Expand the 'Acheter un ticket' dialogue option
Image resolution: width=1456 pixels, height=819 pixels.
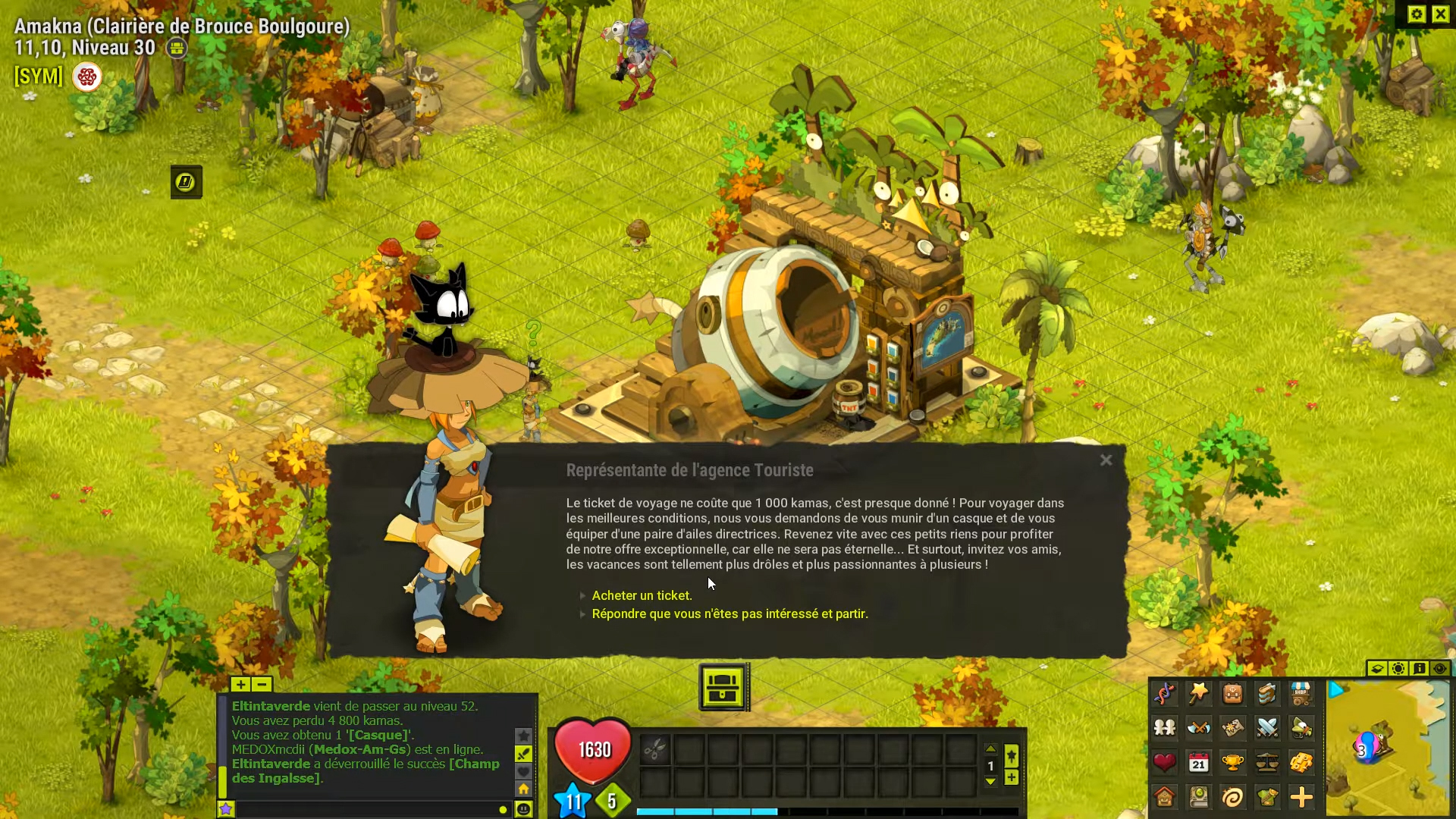coord(642,595)
